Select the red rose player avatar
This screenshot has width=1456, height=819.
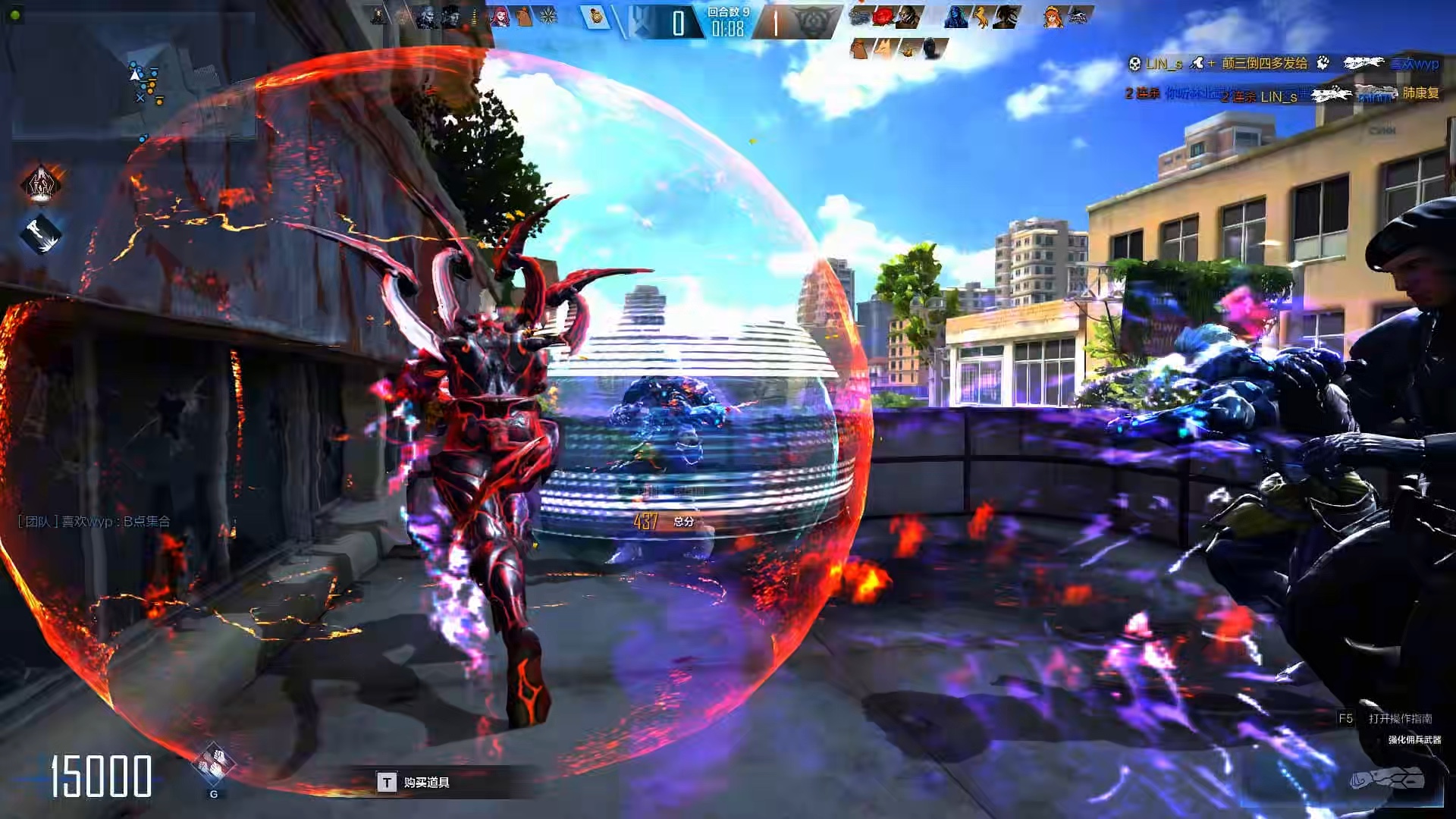883,17
